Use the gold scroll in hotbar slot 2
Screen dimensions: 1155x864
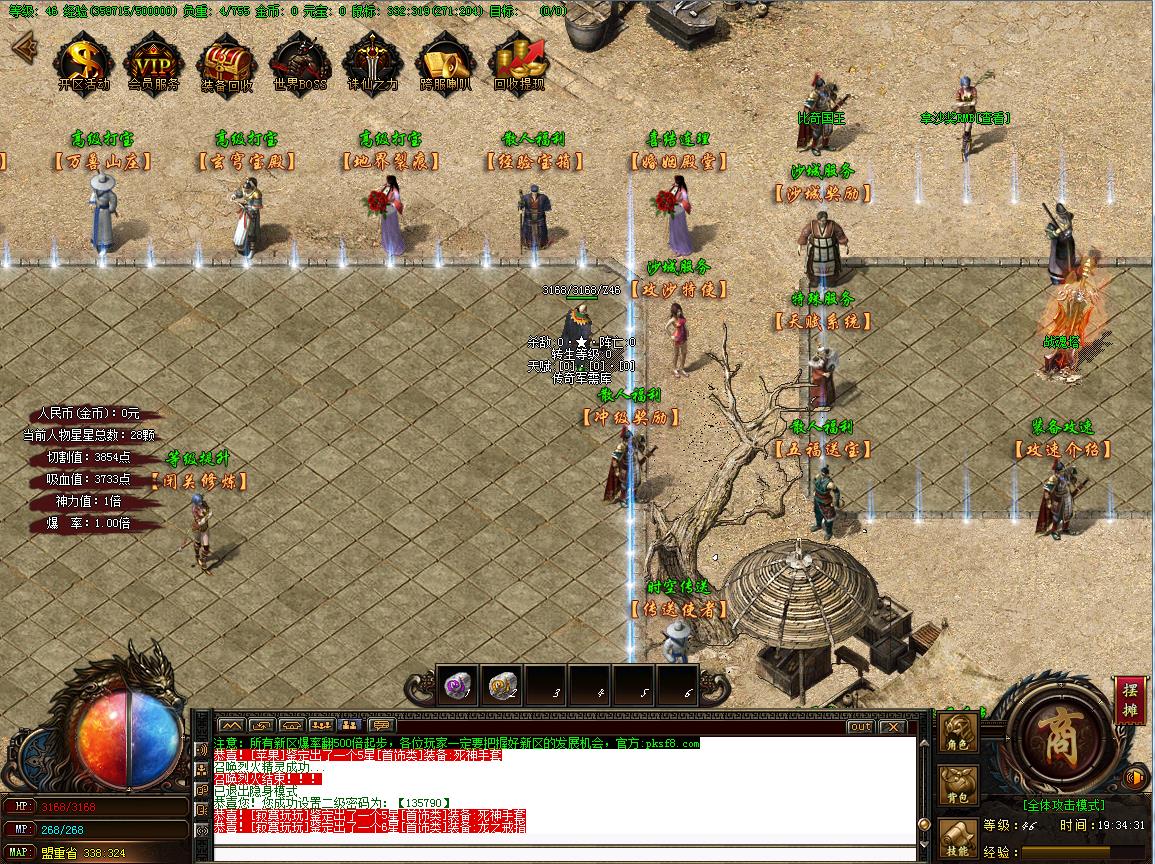(503, 687)
